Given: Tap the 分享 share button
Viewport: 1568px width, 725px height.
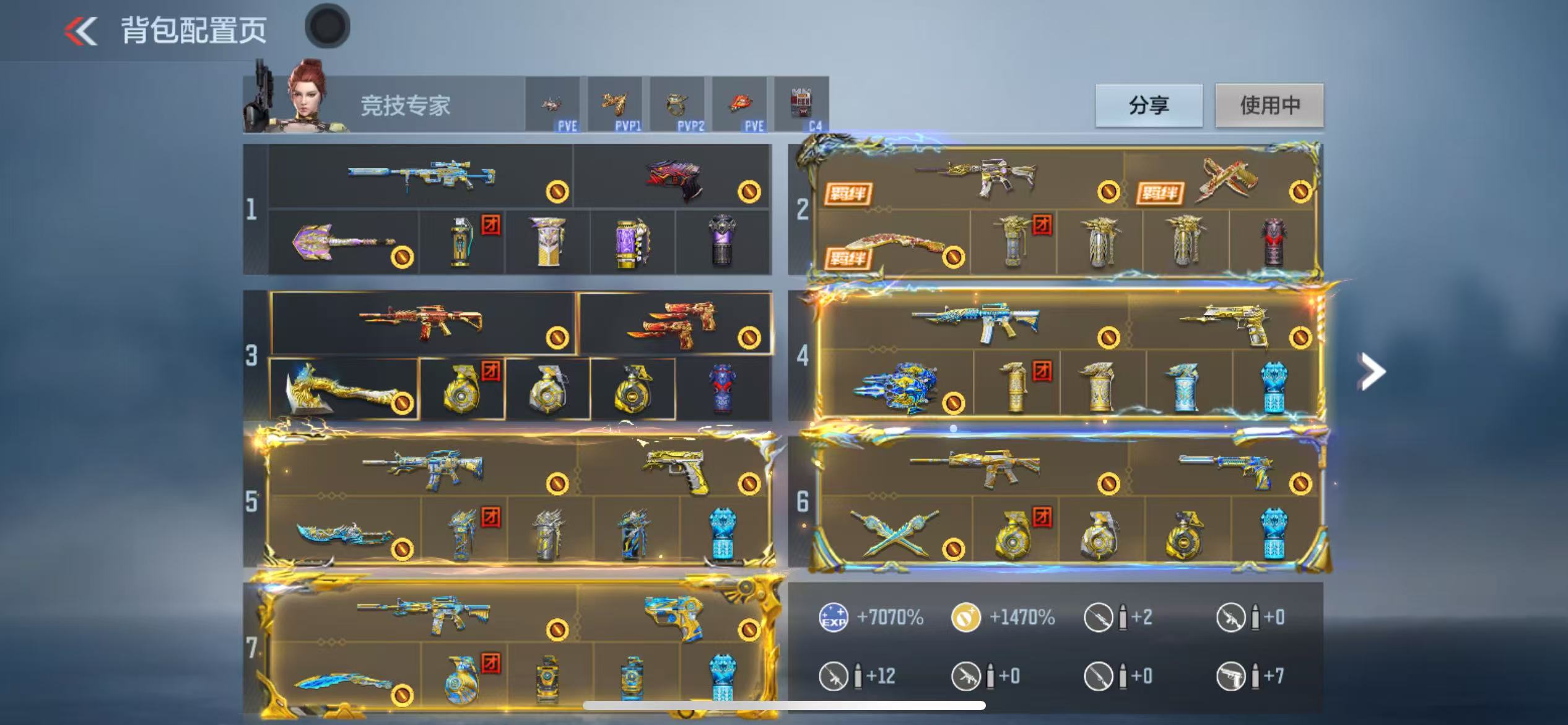Looking at the screenshot, I should (x=1149, y=105).
